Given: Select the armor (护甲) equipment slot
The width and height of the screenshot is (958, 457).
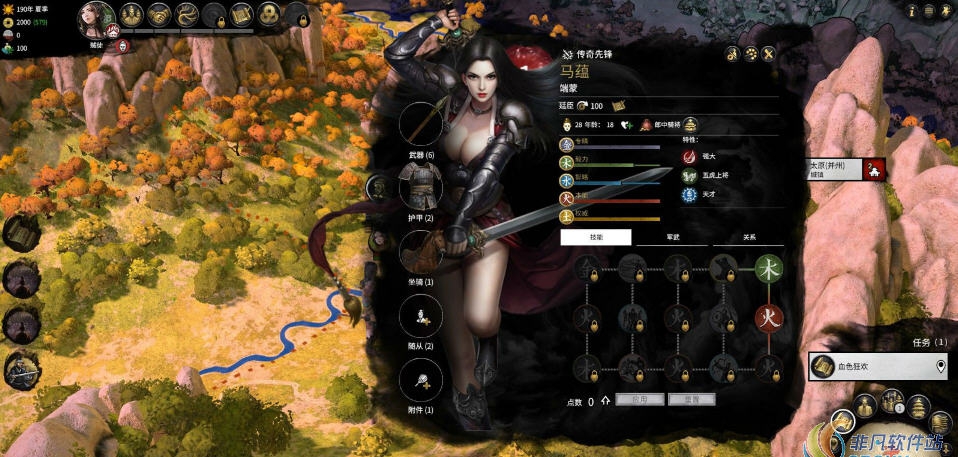Looking at the screenshot, I should click(421, 186).
